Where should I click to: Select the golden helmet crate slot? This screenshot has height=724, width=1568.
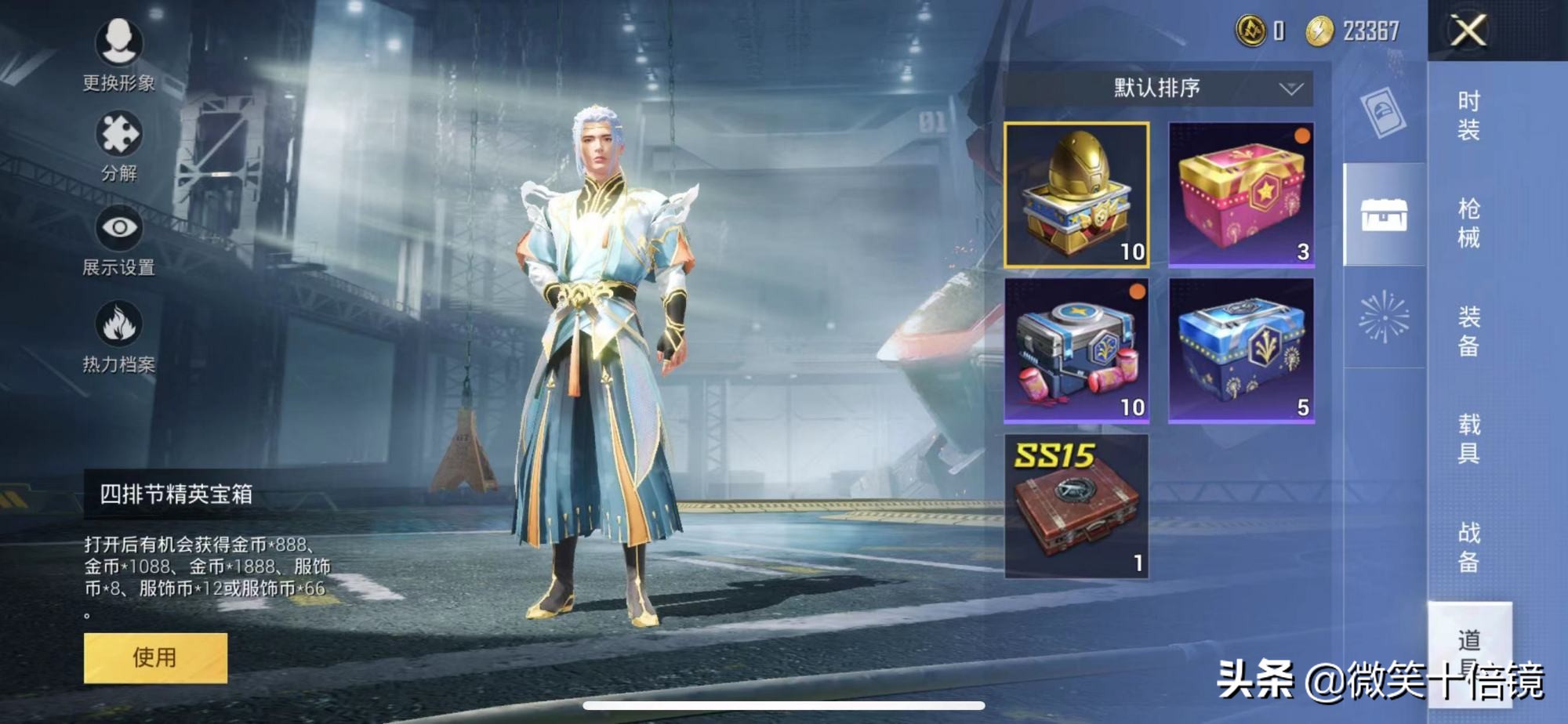point(1077,195)
